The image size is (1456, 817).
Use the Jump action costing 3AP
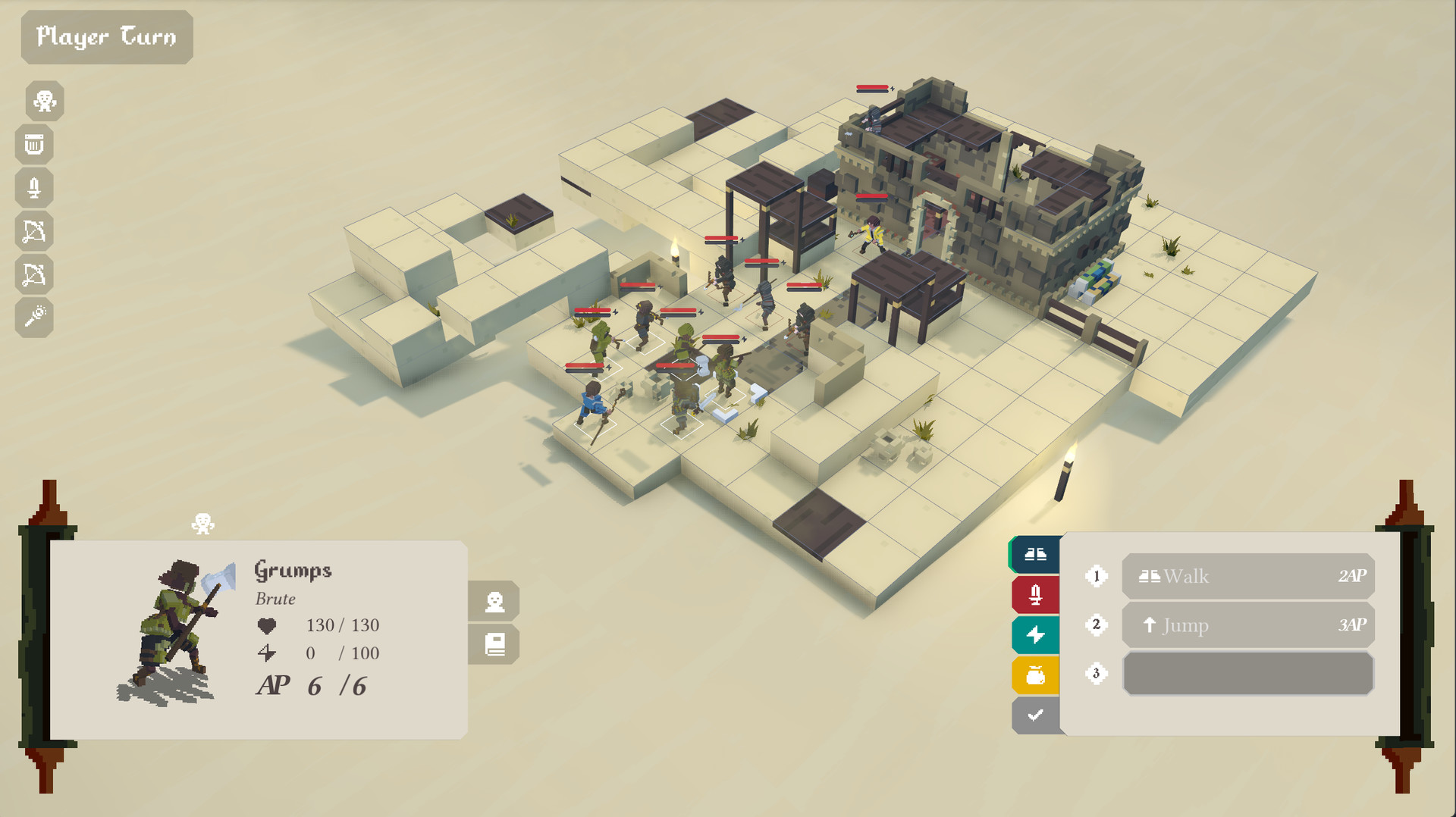pyautogui.click(x=1247, y=625)
